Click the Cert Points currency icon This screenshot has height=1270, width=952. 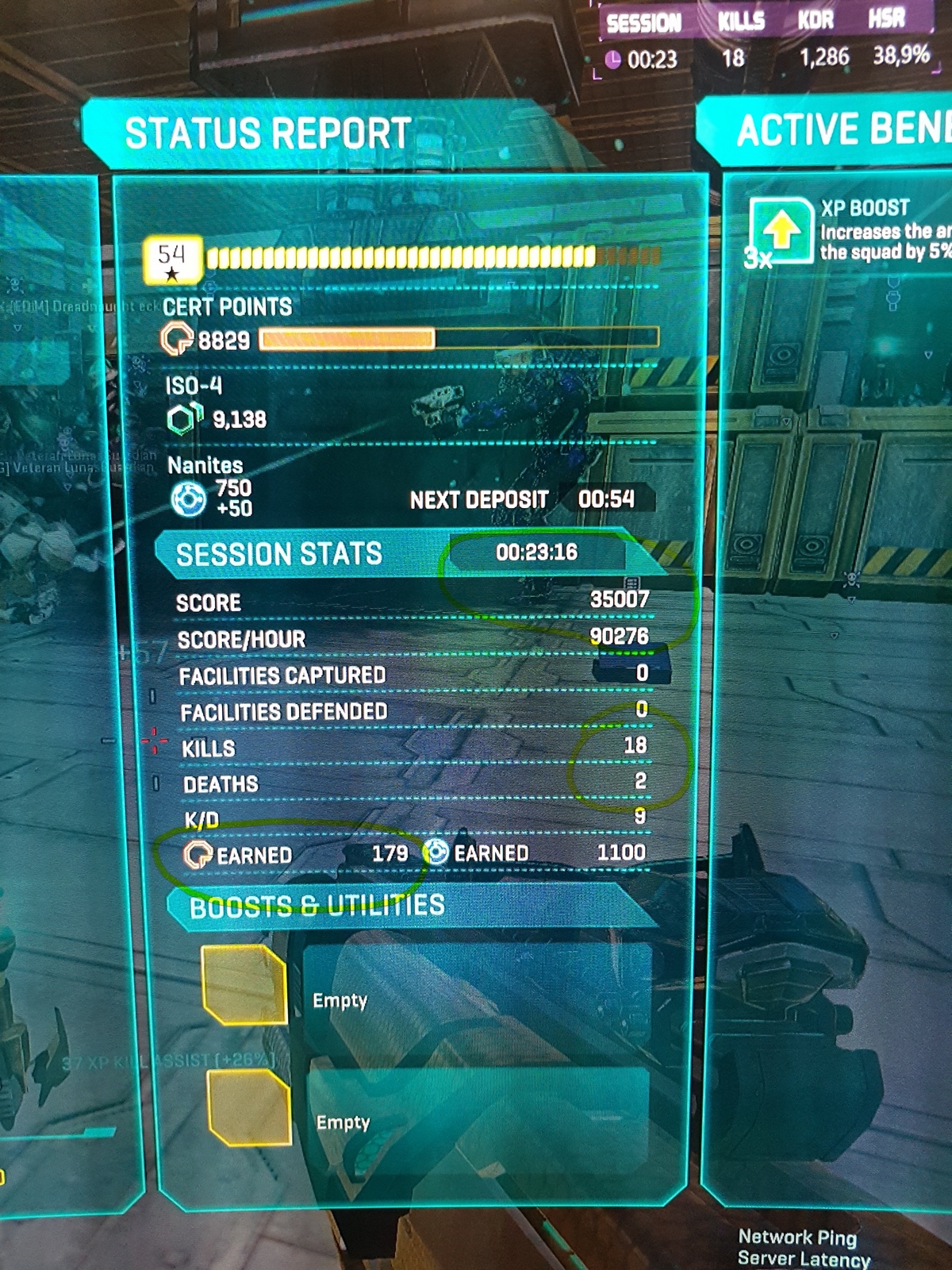click(177, 340)
